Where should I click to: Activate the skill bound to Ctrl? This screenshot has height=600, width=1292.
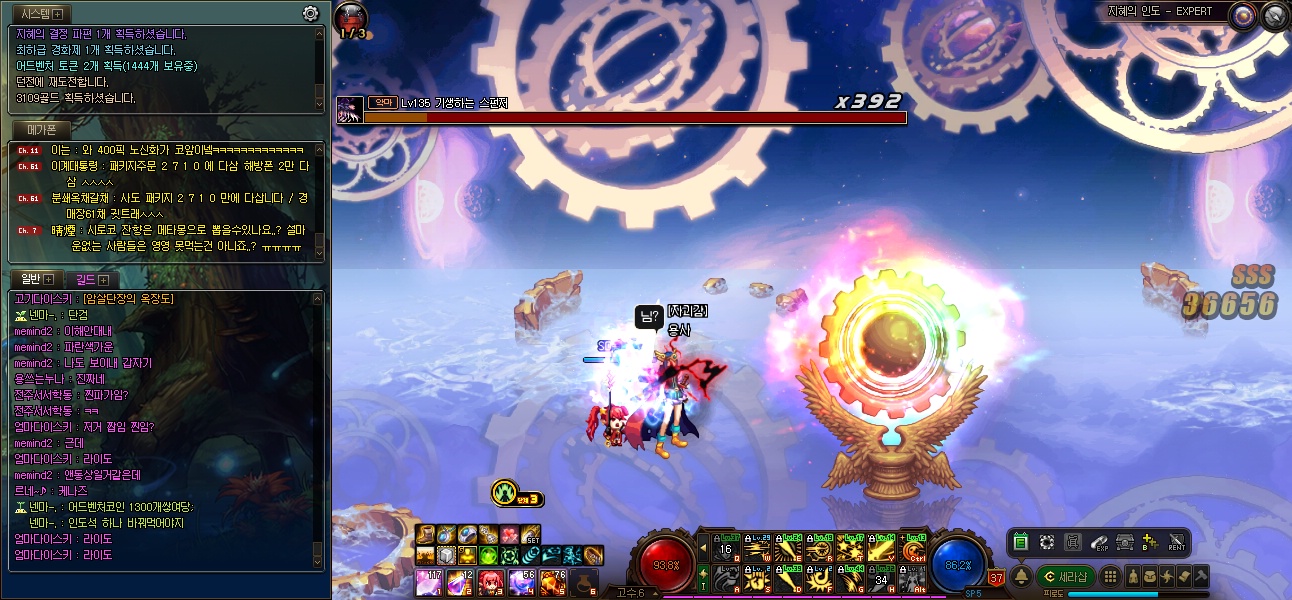(913, 549)
